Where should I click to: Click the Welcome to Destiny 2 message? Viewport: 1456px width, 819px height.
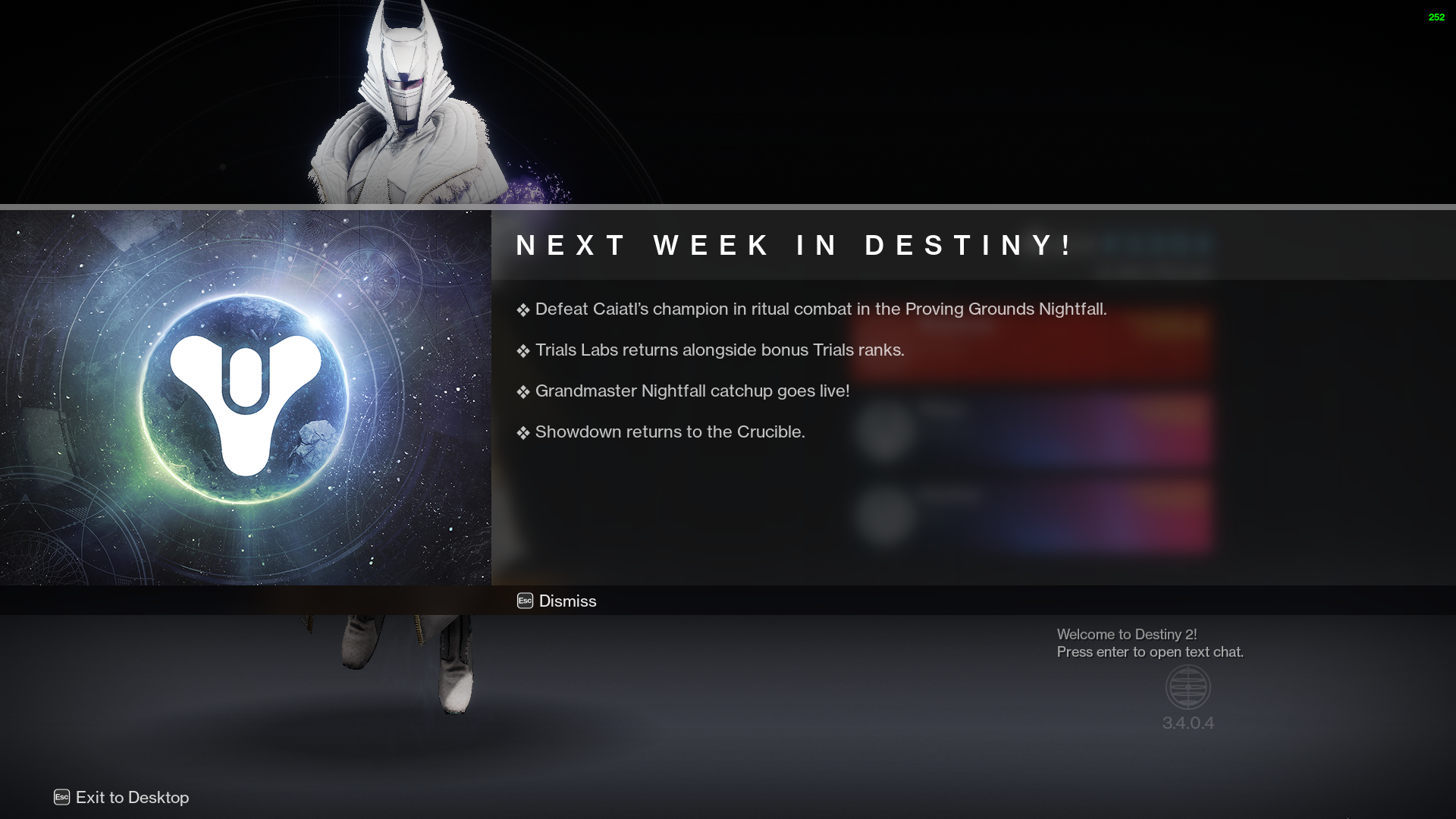coord(1129,635)
